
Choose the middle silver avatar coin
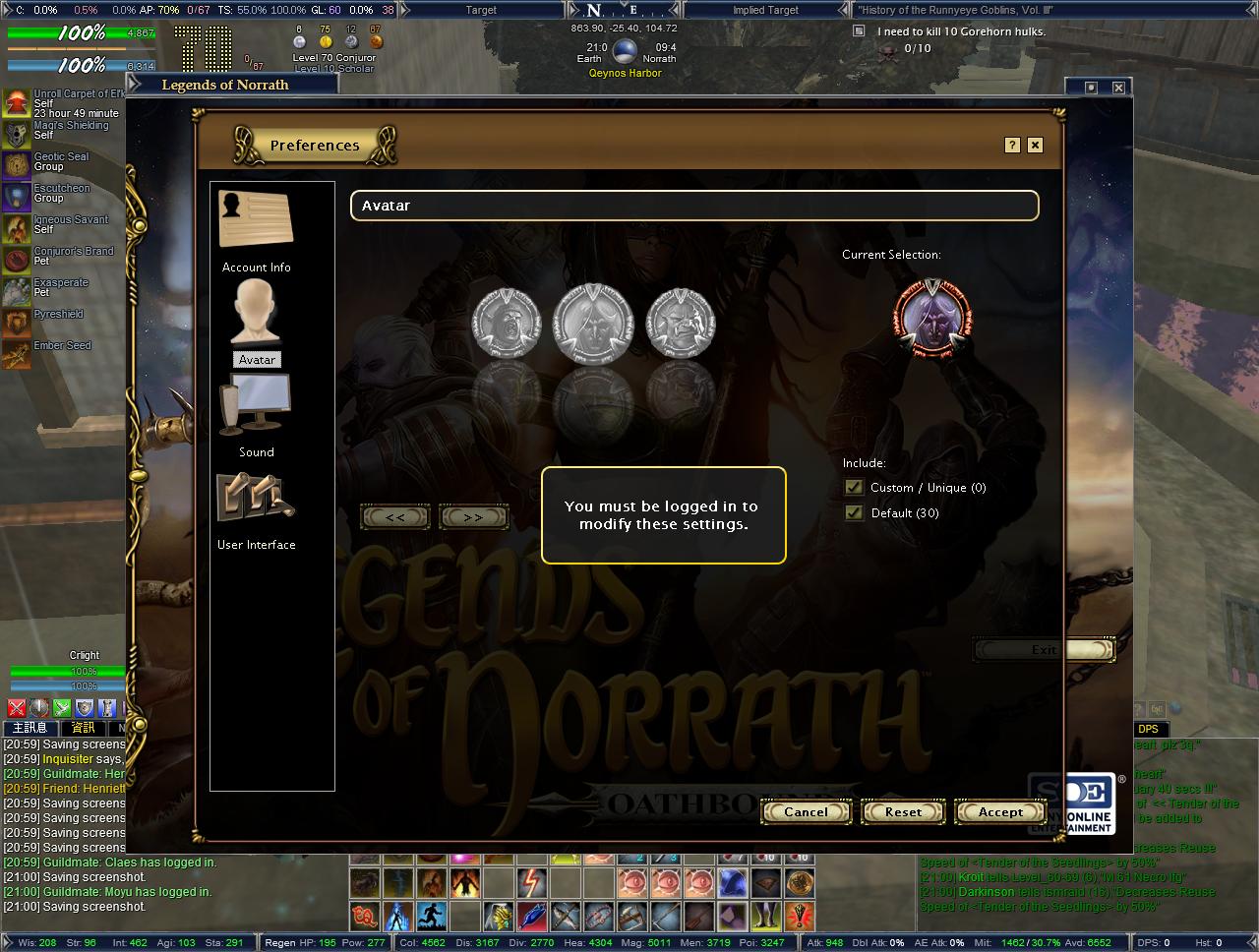tap(592, 322)
